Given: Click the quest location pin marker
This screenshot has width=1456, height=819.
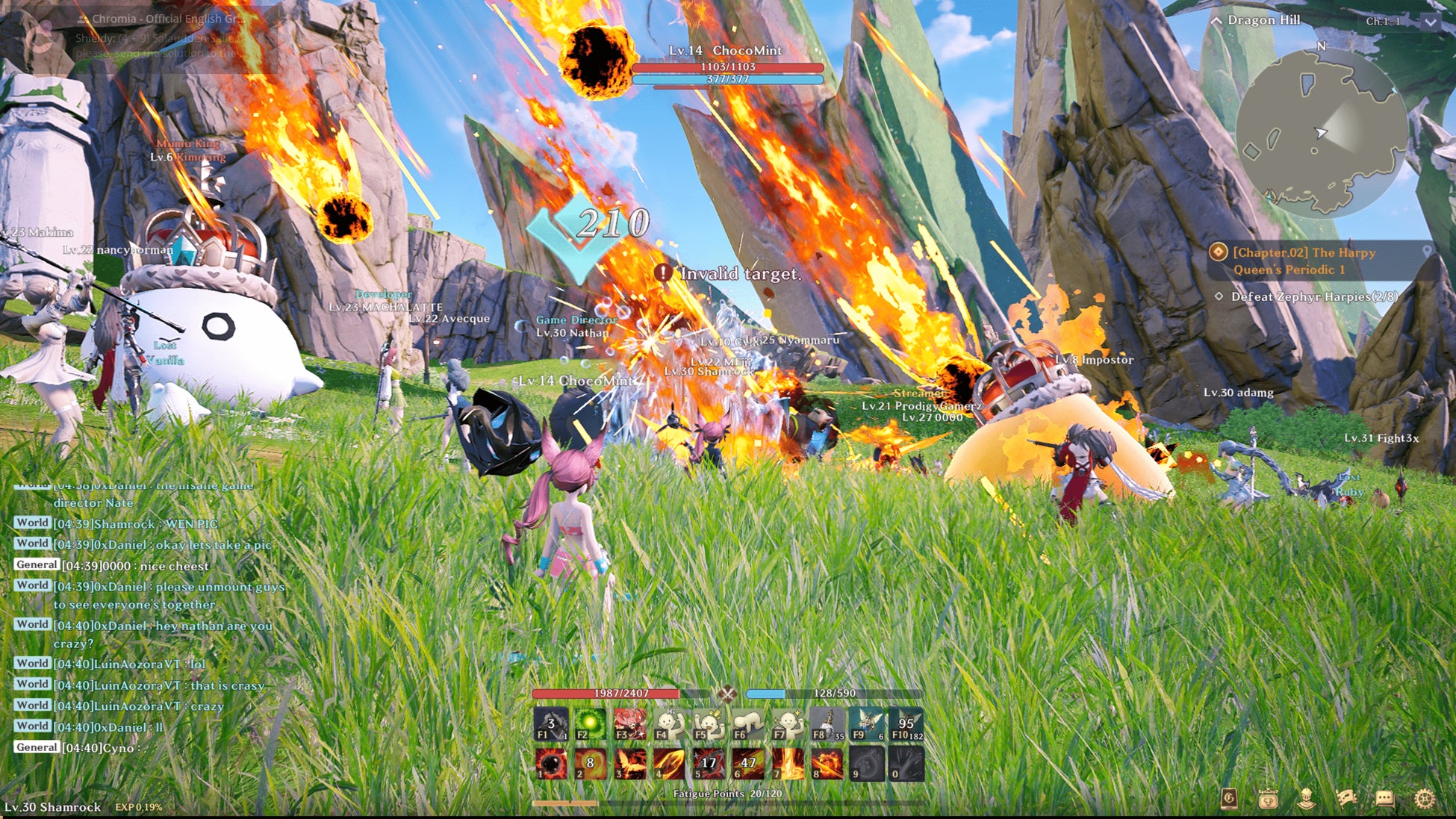Looking at the screenshot, I should tap(1427, 252).
